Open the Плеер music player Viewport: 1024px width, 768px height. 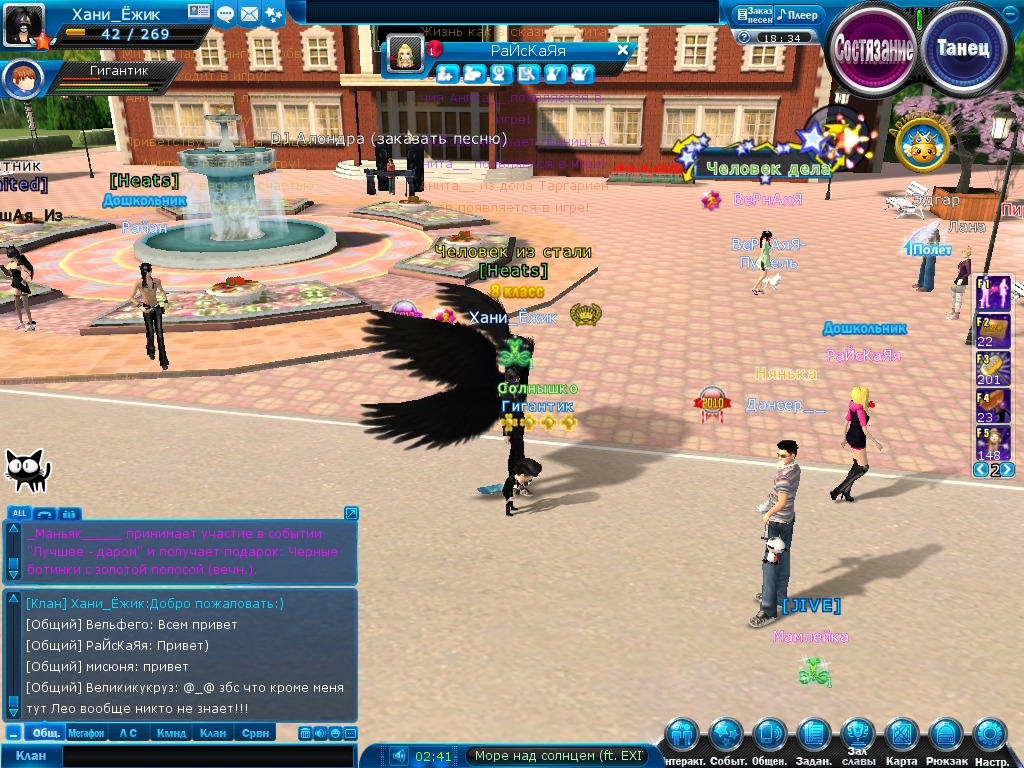800,15
